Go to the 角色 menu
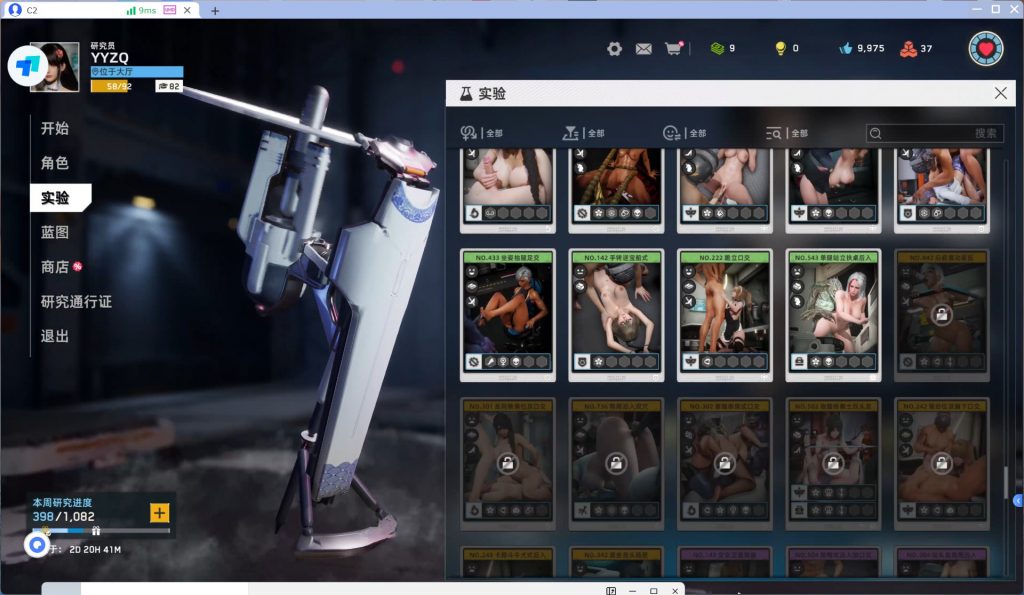The height and width of the screenshot is (595, 1024). click(55, 163)
